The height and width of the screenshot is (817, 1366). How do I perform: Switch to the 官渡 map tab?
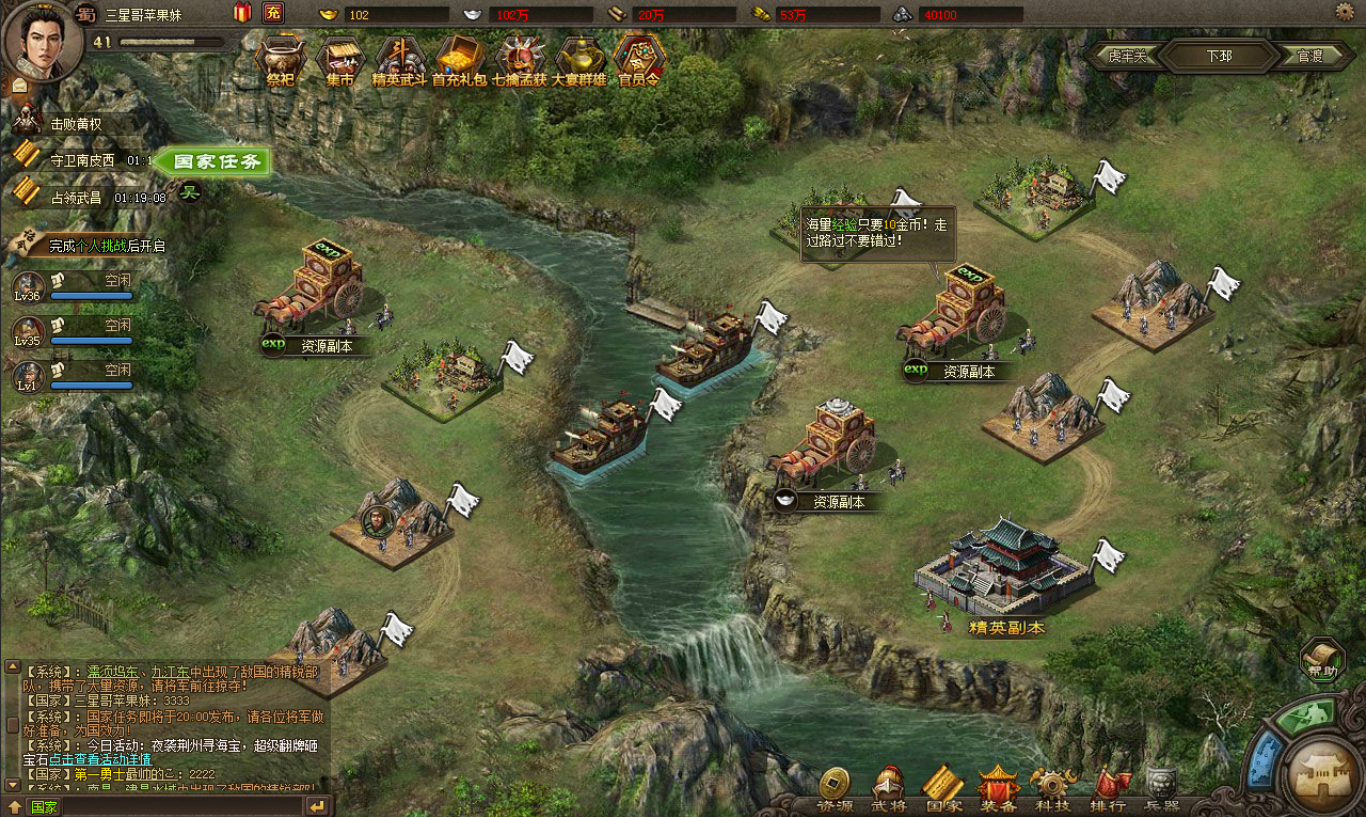1310,56
